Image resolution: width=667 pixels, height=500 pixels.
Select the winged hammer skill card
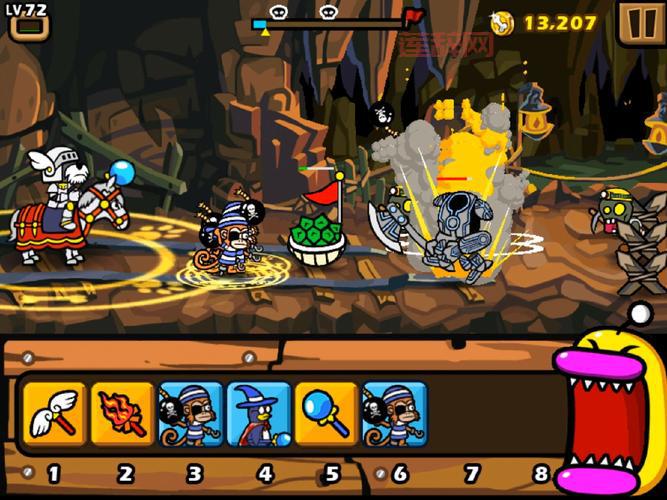coord(53,412)
